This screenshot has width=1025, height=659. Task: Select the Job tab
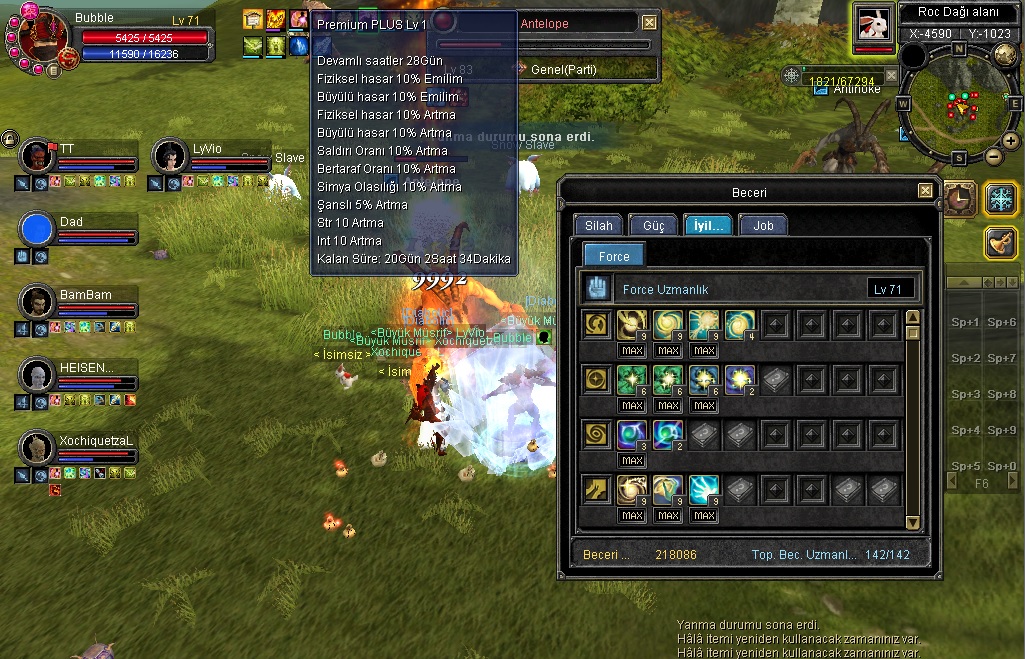click(x=763, y=226)
